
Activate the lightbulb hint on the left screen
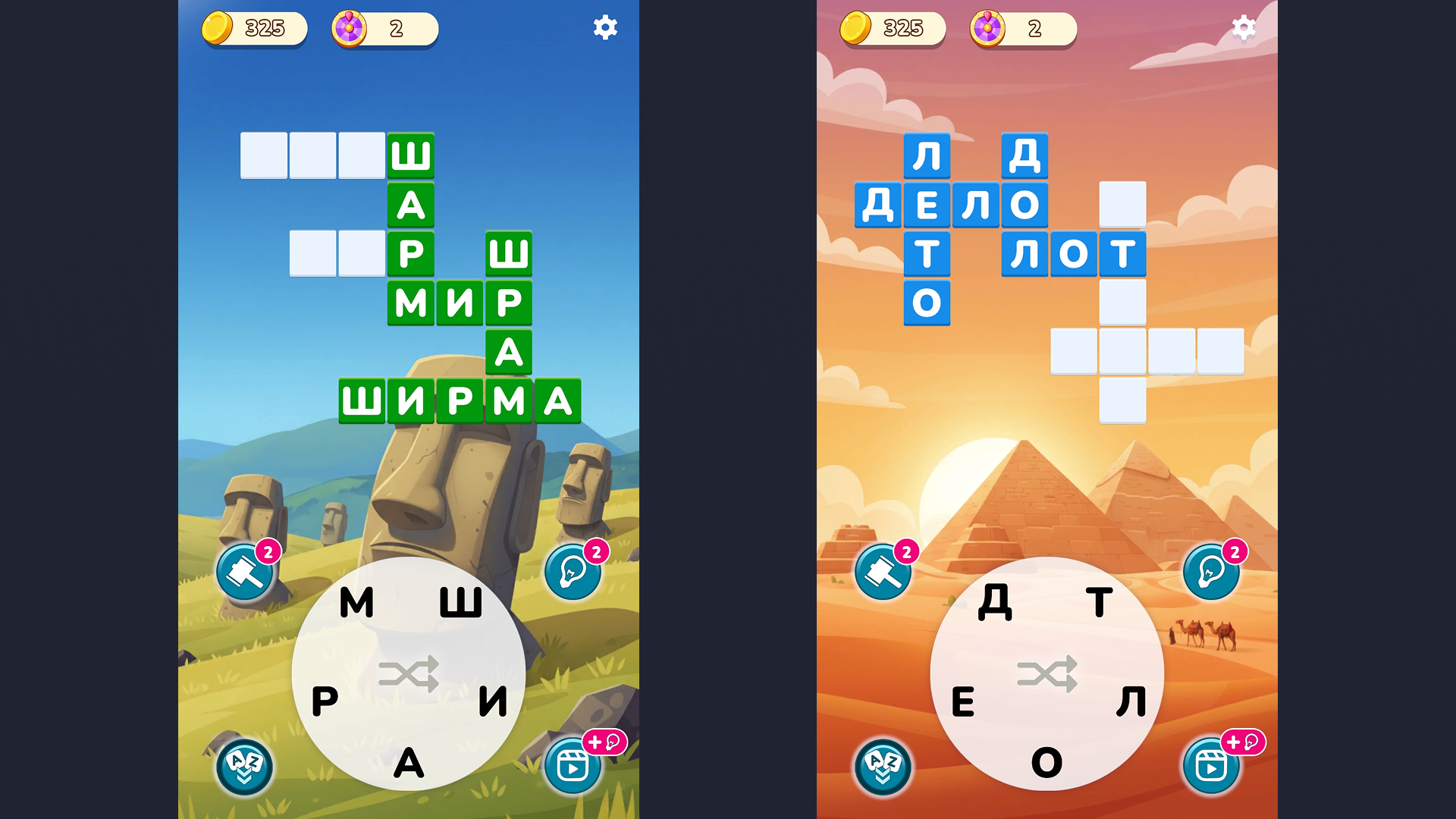(x=573, y=572)
